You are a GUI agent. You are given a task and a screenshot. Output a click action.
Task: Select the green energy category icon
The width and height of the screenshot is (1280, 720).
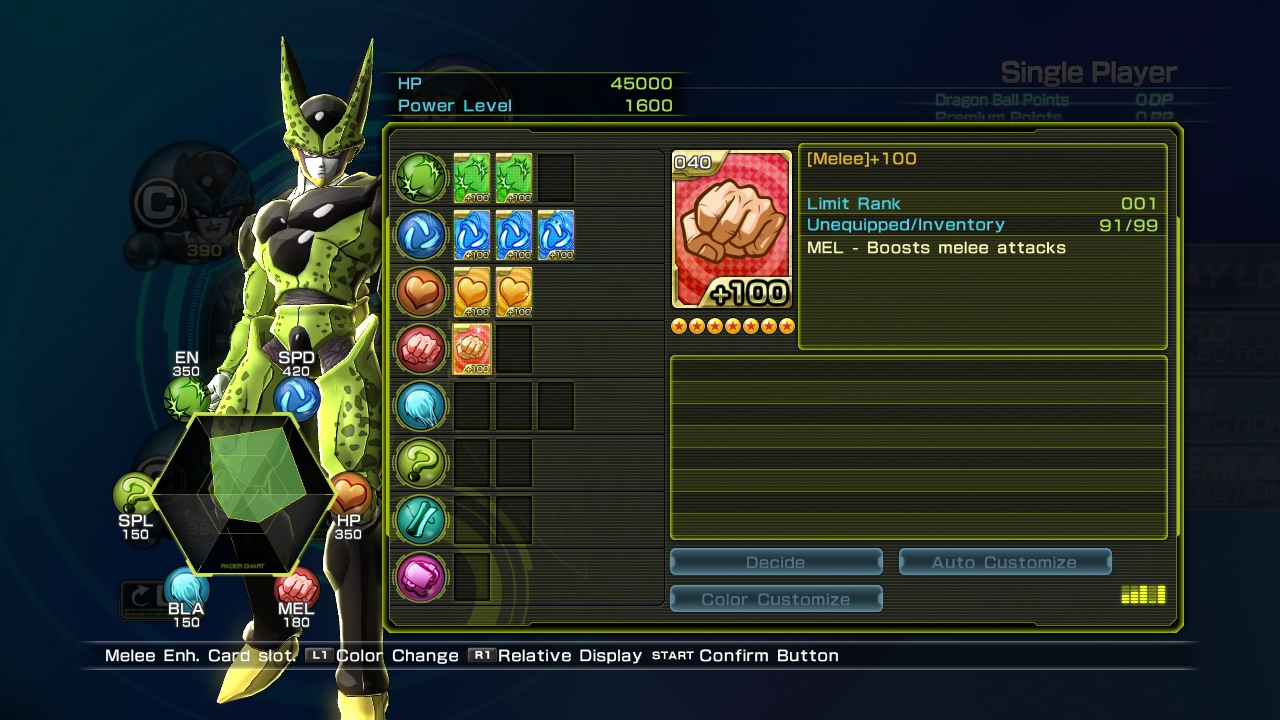pos(421,177)
